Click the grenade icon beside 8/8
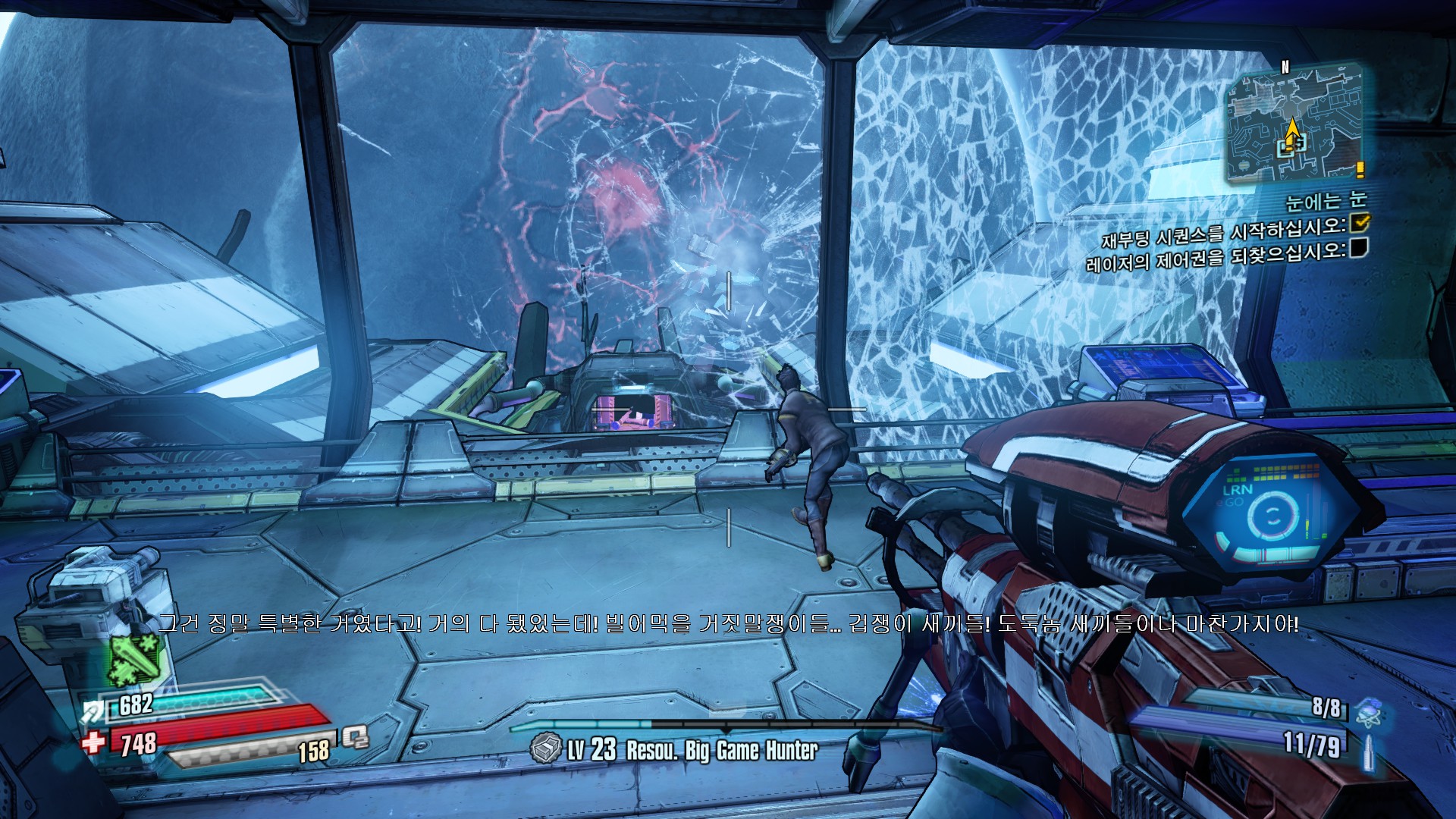This screenshot has width=1456, height=819. point(1369,711)
